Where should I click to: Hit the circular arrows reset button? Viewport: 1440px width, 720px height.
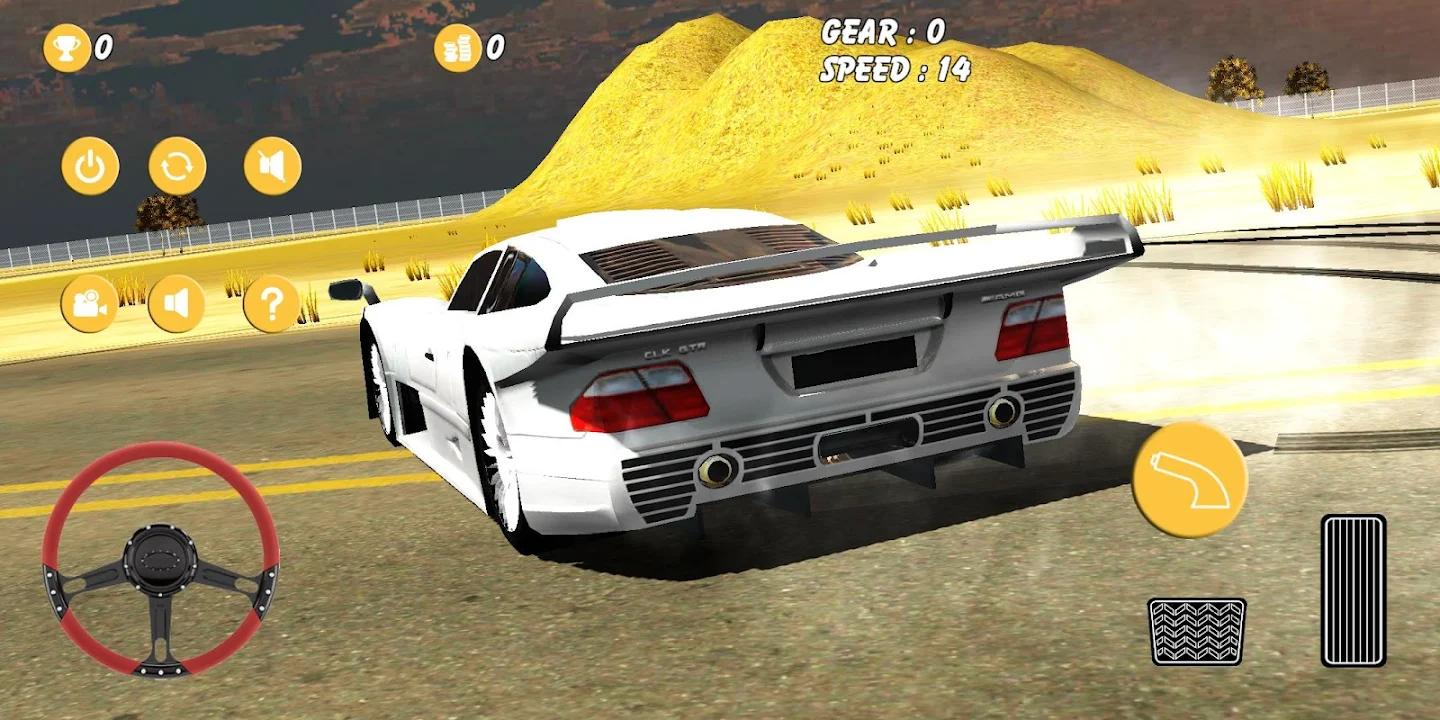click(x=178, y=166)
